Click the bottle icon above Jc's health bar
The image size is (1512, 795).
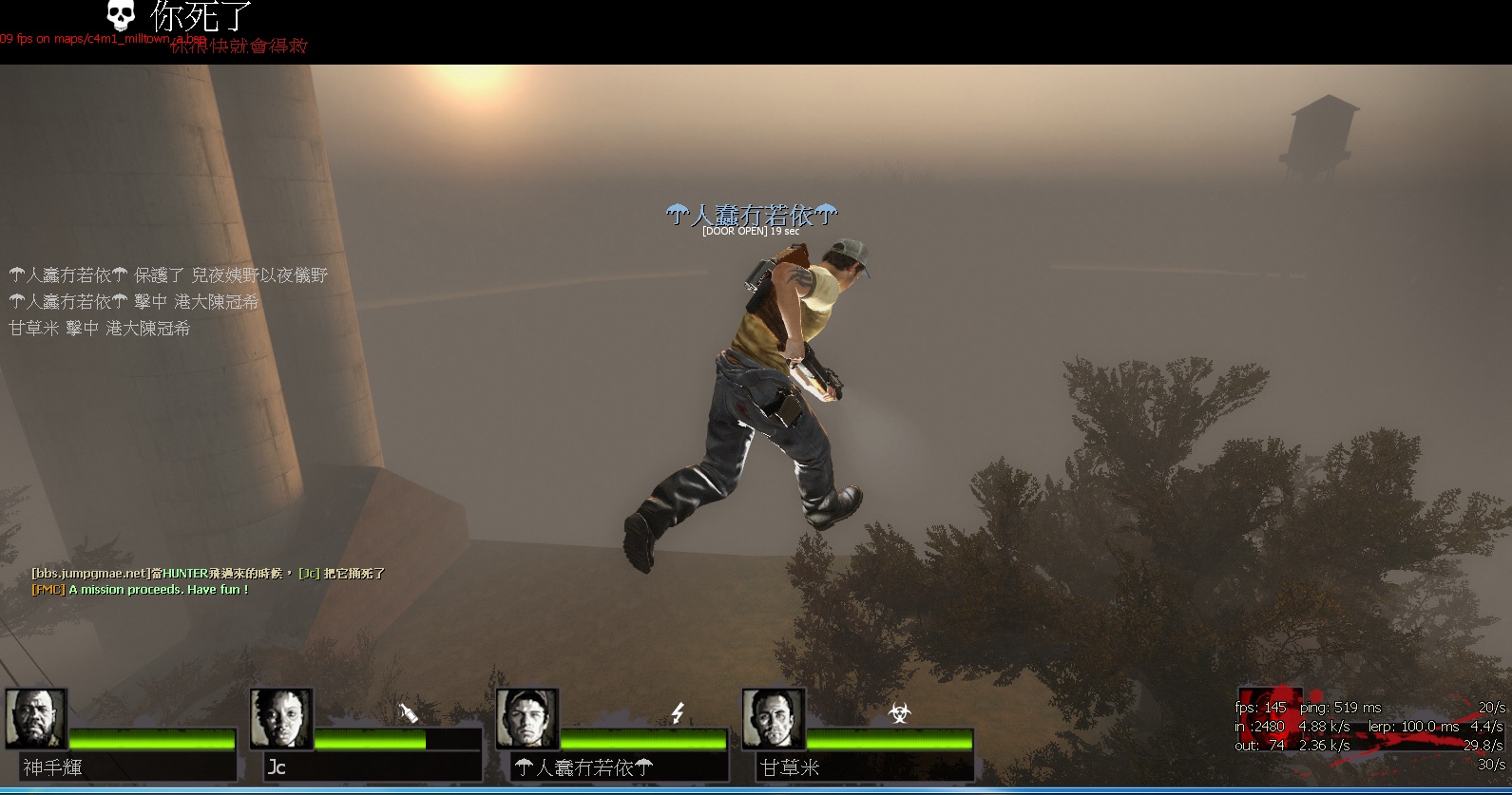(409, 712)
